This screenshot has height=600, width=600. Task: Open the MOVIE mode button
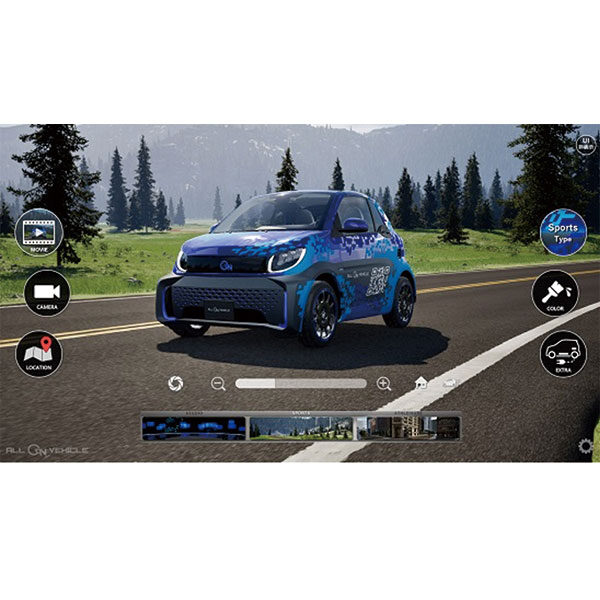click(39, 232)
